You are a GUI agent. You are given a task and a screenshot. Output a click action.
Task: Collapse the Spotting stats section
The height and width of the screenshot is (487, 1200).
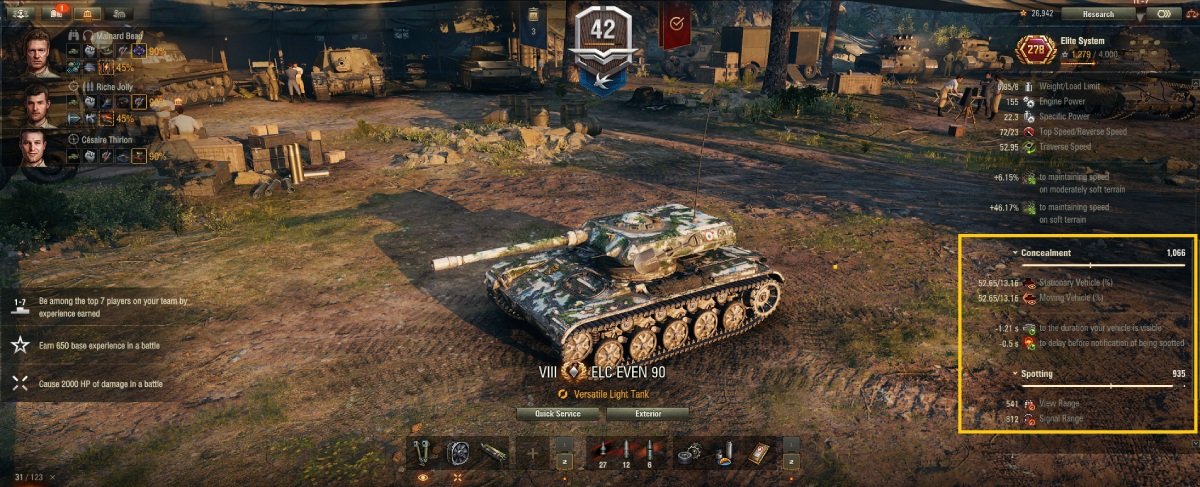(1015, 374)
